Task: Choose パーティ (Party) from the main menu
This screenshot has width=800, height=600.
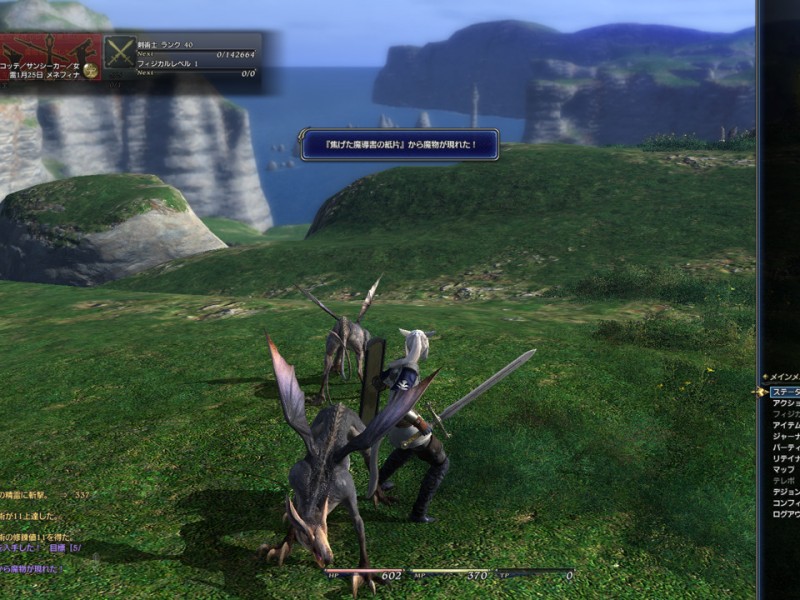Action: tap(785, 447)
